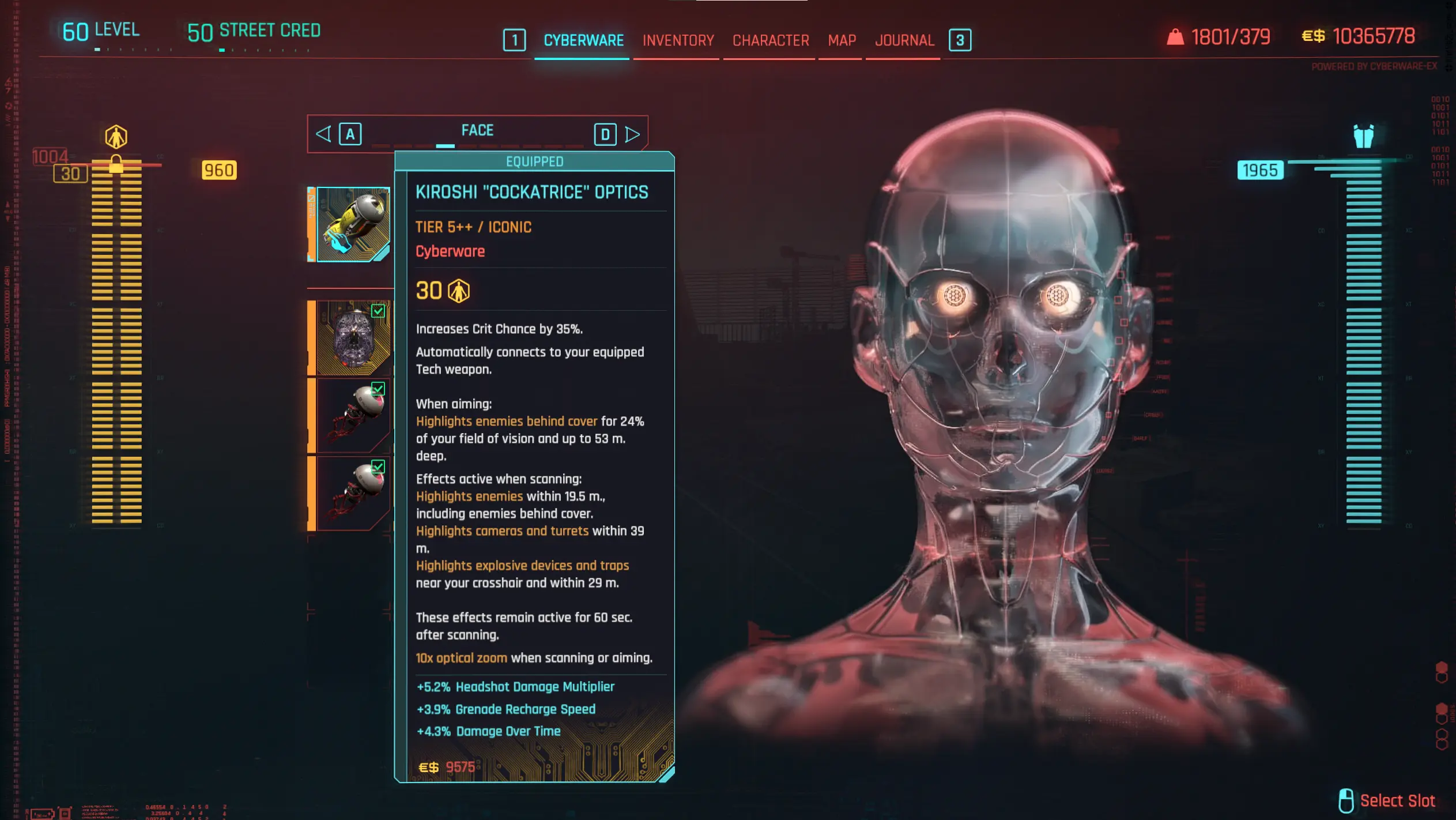Open the Map tab
Image resolution: width=1456 pixels, height=820 pixels.
[842, 40]
